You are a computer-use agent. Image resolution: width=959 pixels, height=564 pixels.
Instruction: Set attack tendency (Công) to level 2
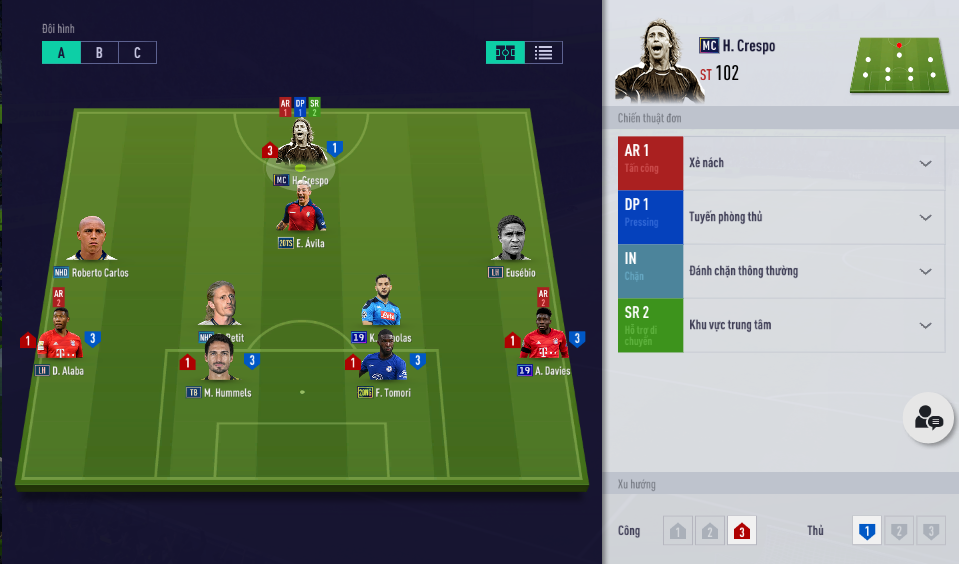tap(709, 532)
